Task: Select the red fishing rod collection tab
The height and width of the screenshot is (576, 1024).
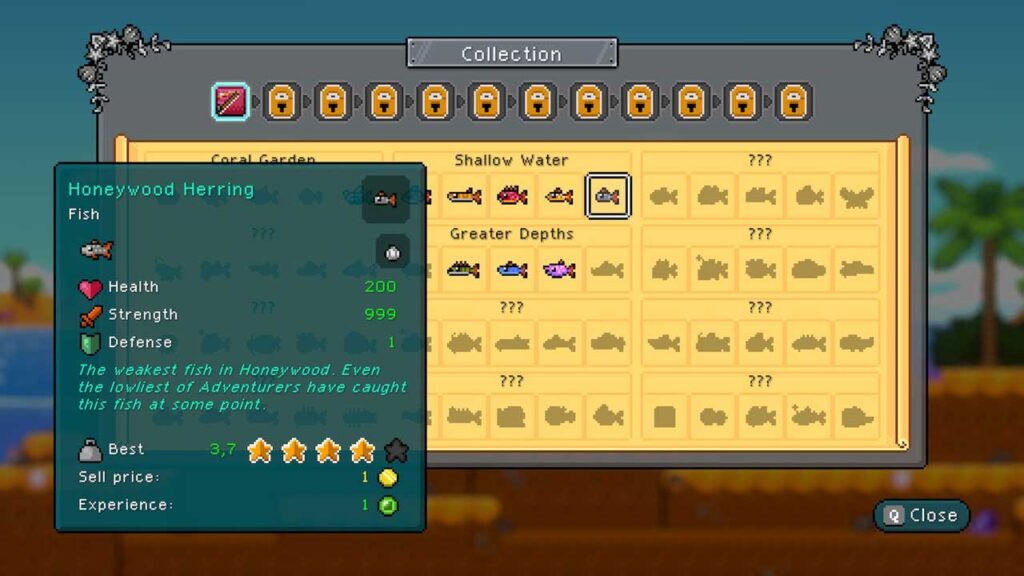Action: tap(230, 102)
